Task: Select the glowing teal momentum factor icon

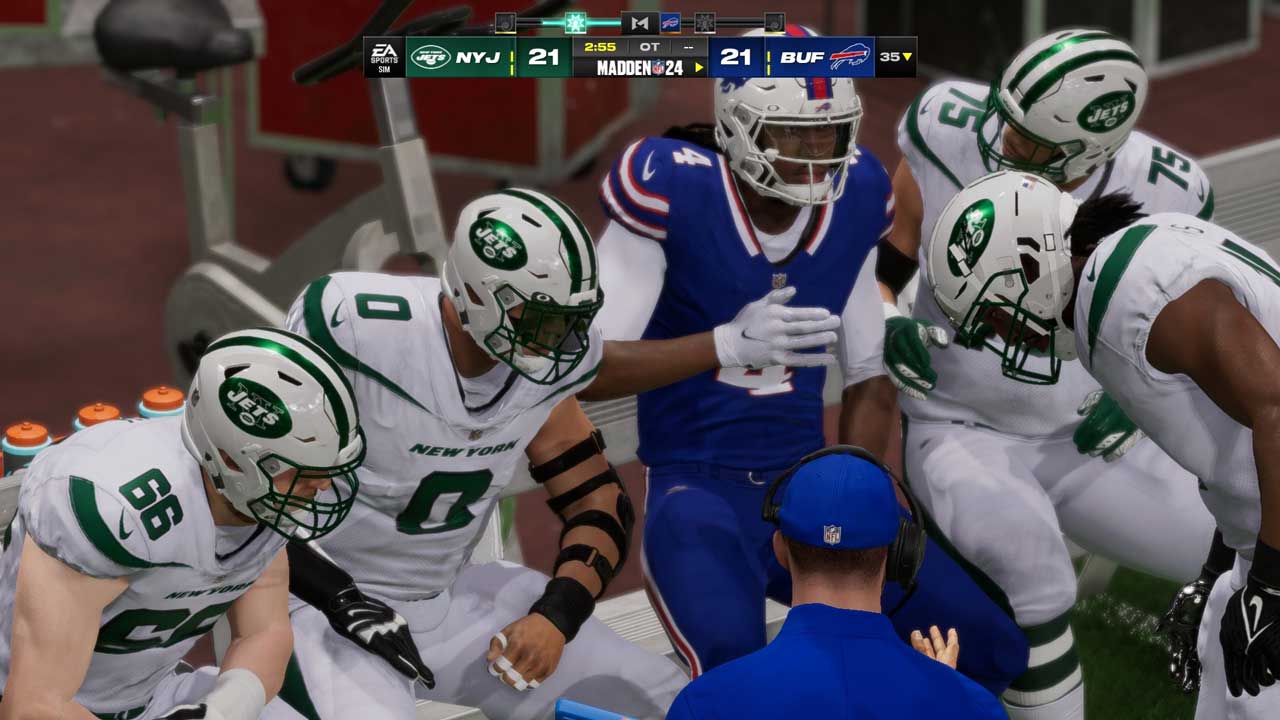Action: click(575, 22)
